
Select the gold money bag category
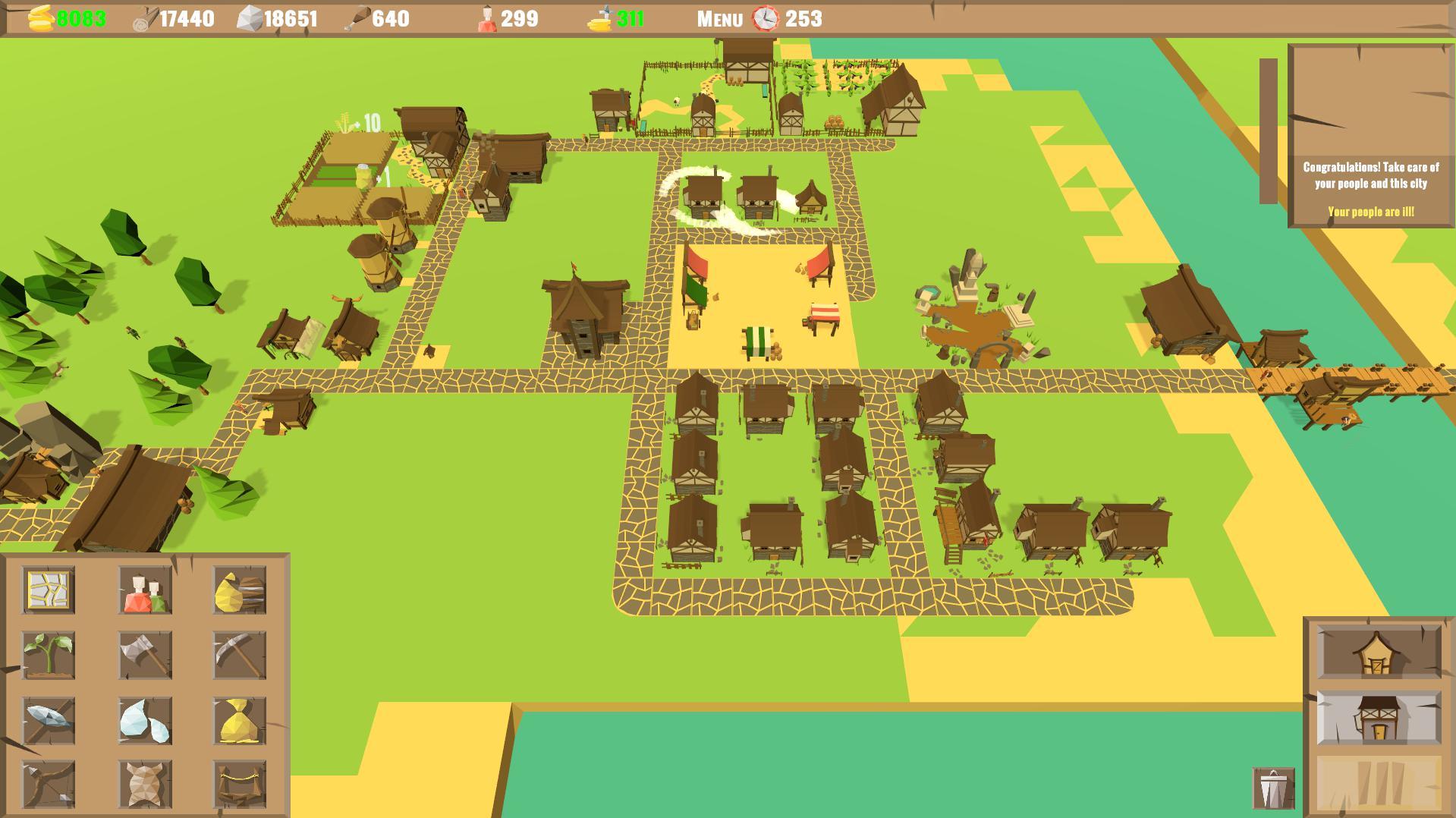tap(239, 720)
